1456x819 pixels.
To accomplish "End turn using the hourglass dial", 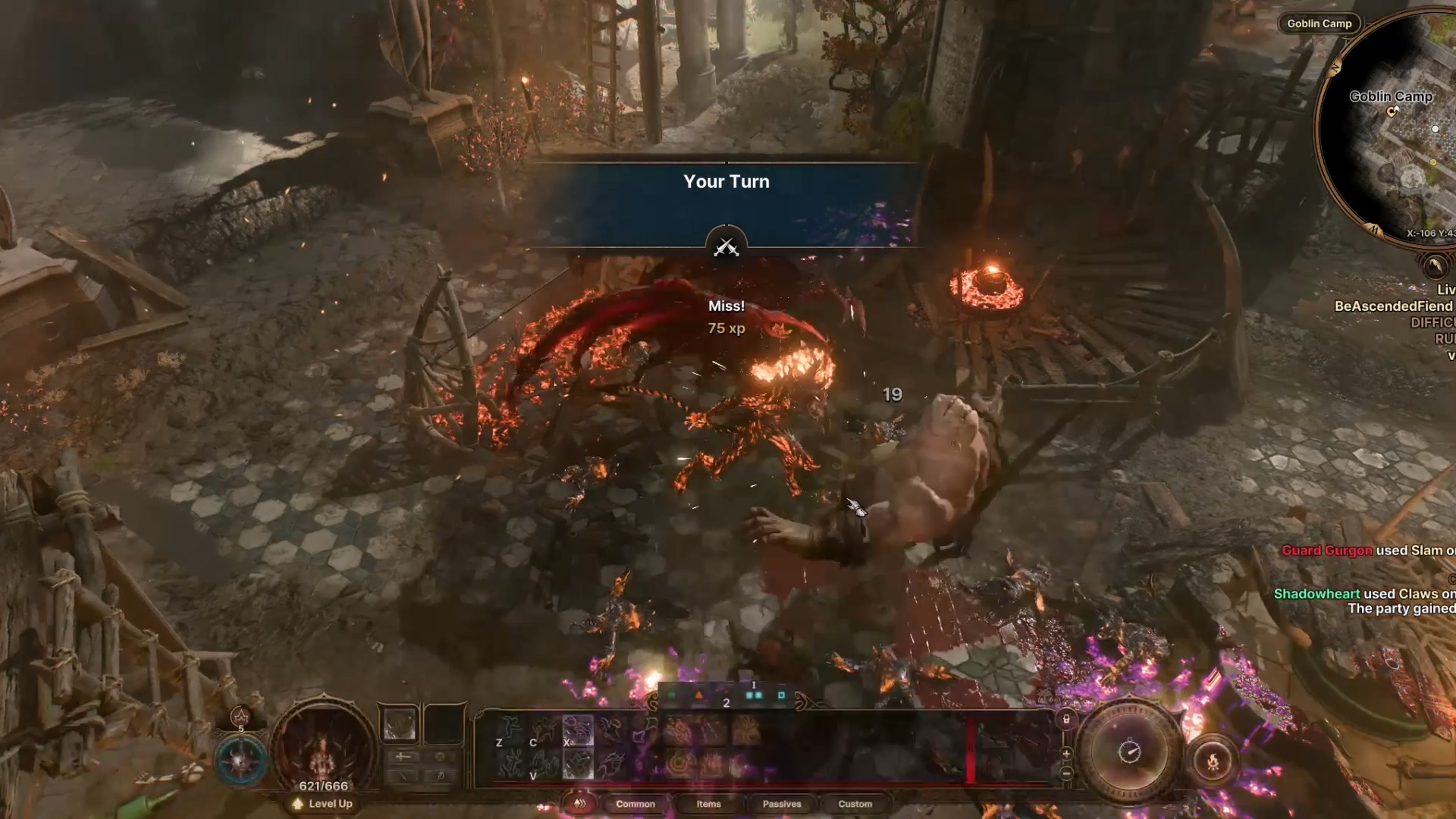I will click(x=1129, y=752).
